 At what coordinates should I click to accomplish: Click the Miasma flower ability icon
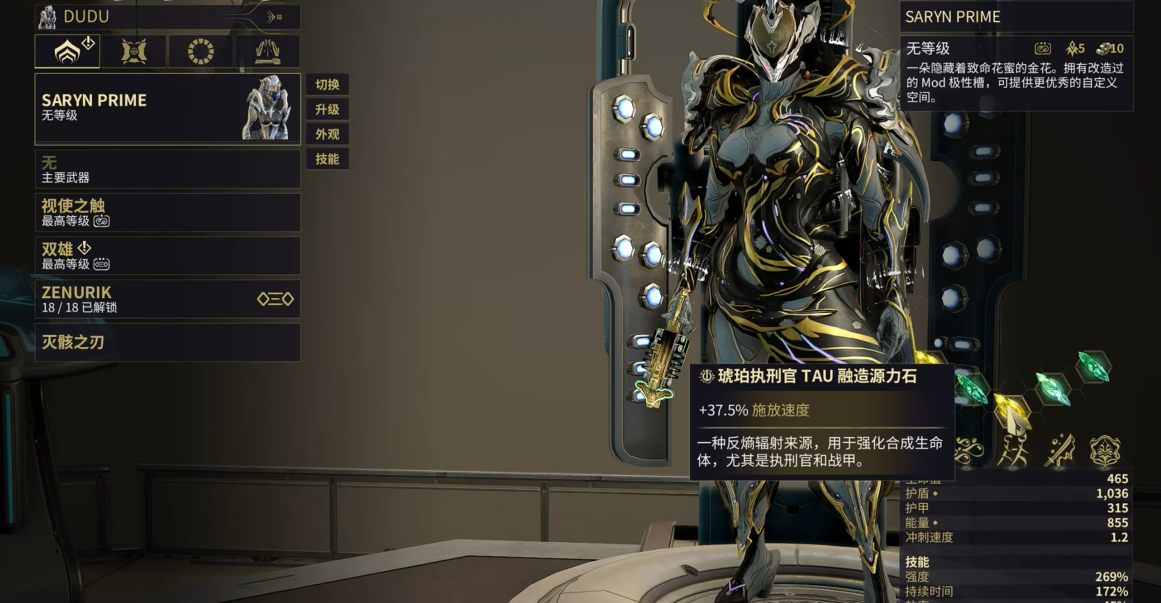point(1105,452)
